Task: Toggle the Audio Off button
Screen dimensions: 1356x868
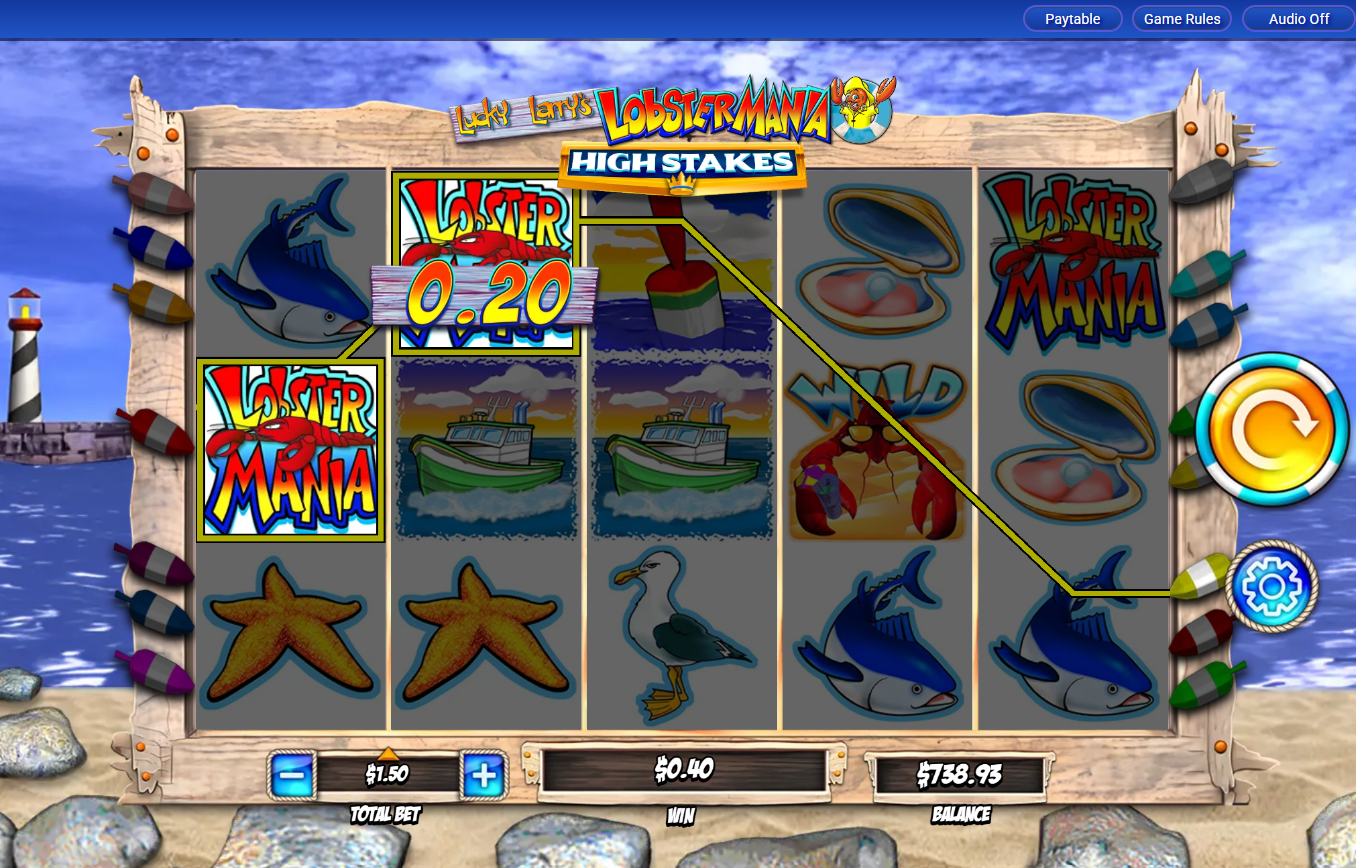Action: (x=1298, y=19)
